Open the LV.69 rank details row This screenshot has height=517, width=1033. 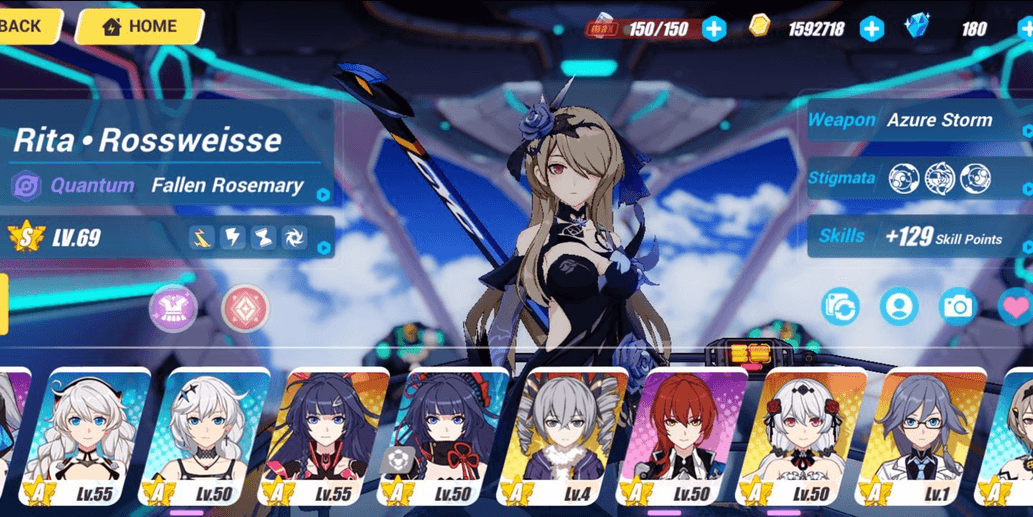[x=170, y=238]
